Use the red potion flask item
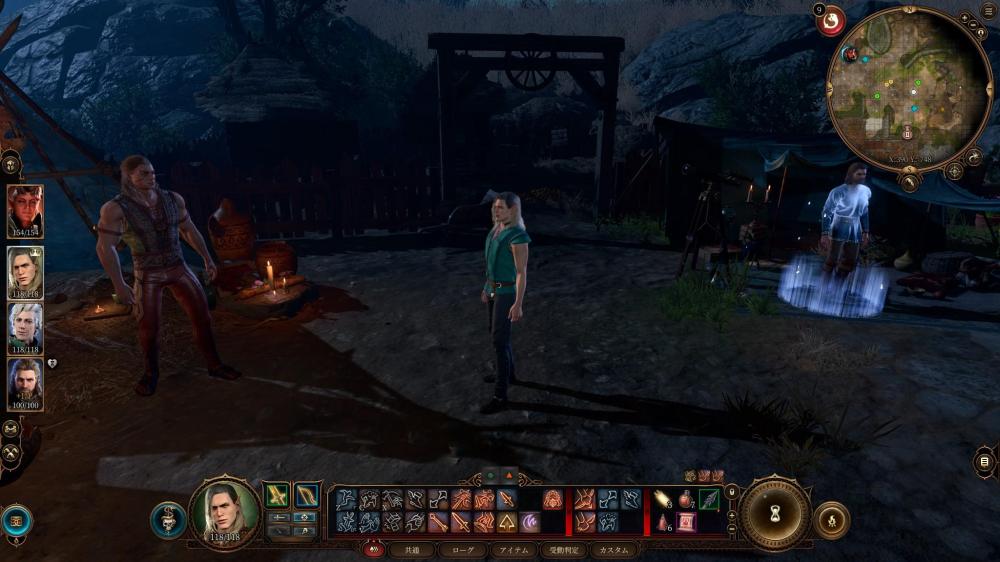The width and height of the screenshot is (1000, 562). point(686,499)
